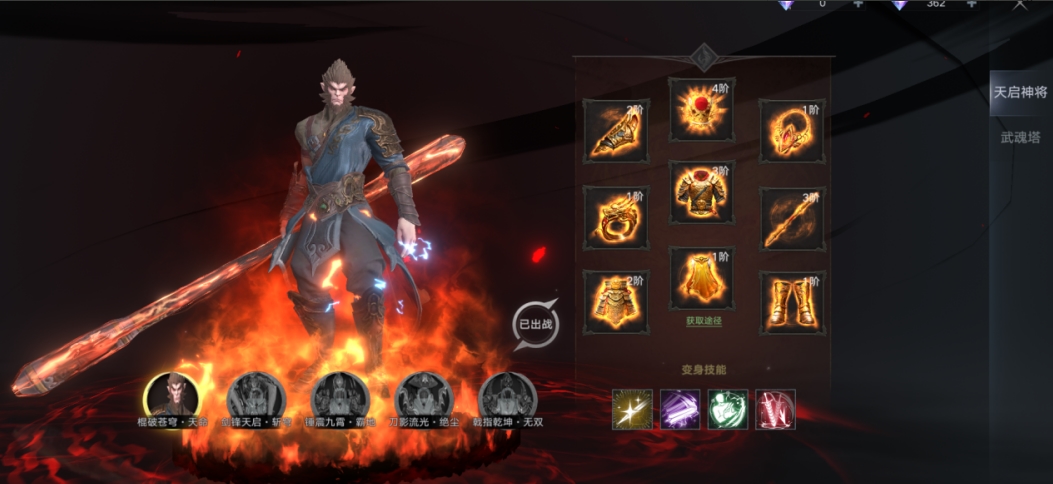The height and width of the screenshot is (484, 1053).
Task: View the green transform skill icon
Action: coord(727,409)
